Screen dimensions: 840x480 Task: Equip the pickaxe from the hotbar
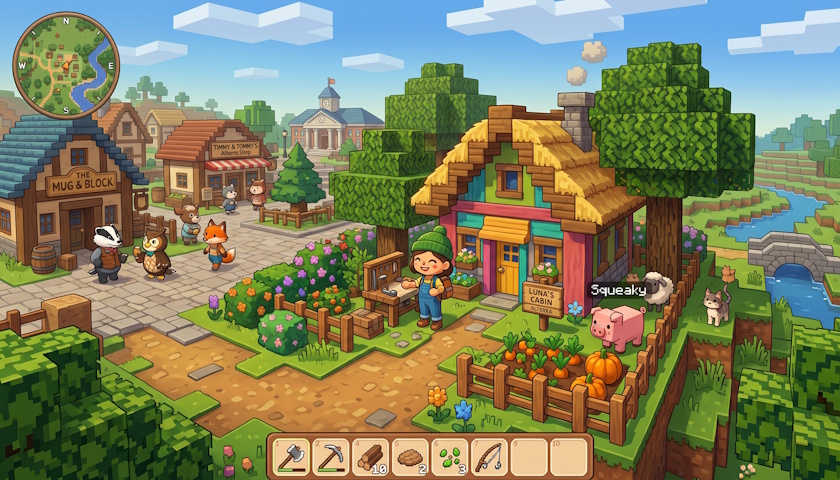[331, 457]
